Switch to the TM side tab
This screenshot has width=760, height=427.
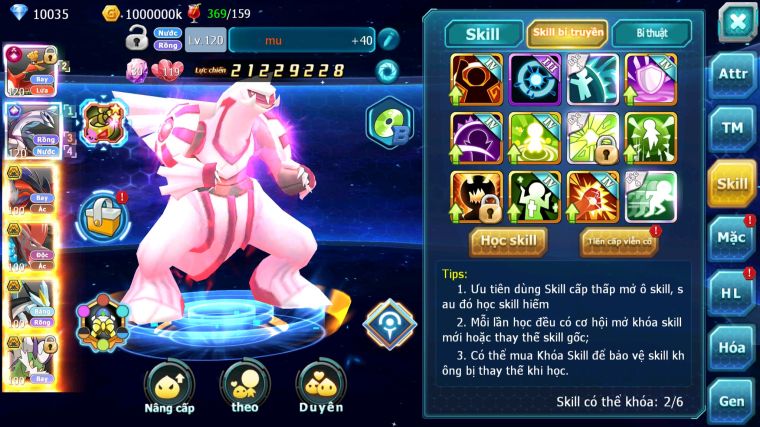point(732,129)
